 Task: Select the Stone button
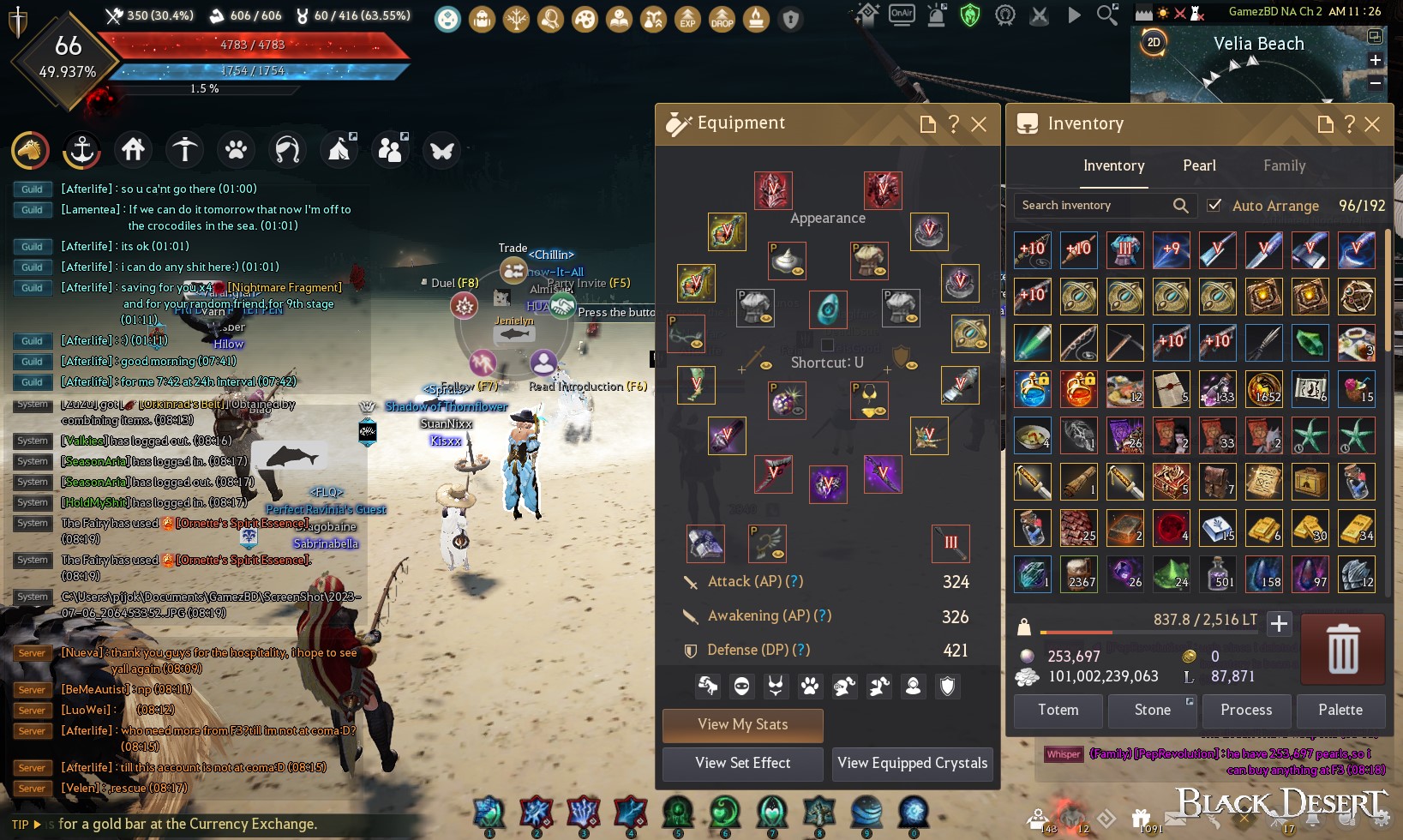pos(1152,711)
